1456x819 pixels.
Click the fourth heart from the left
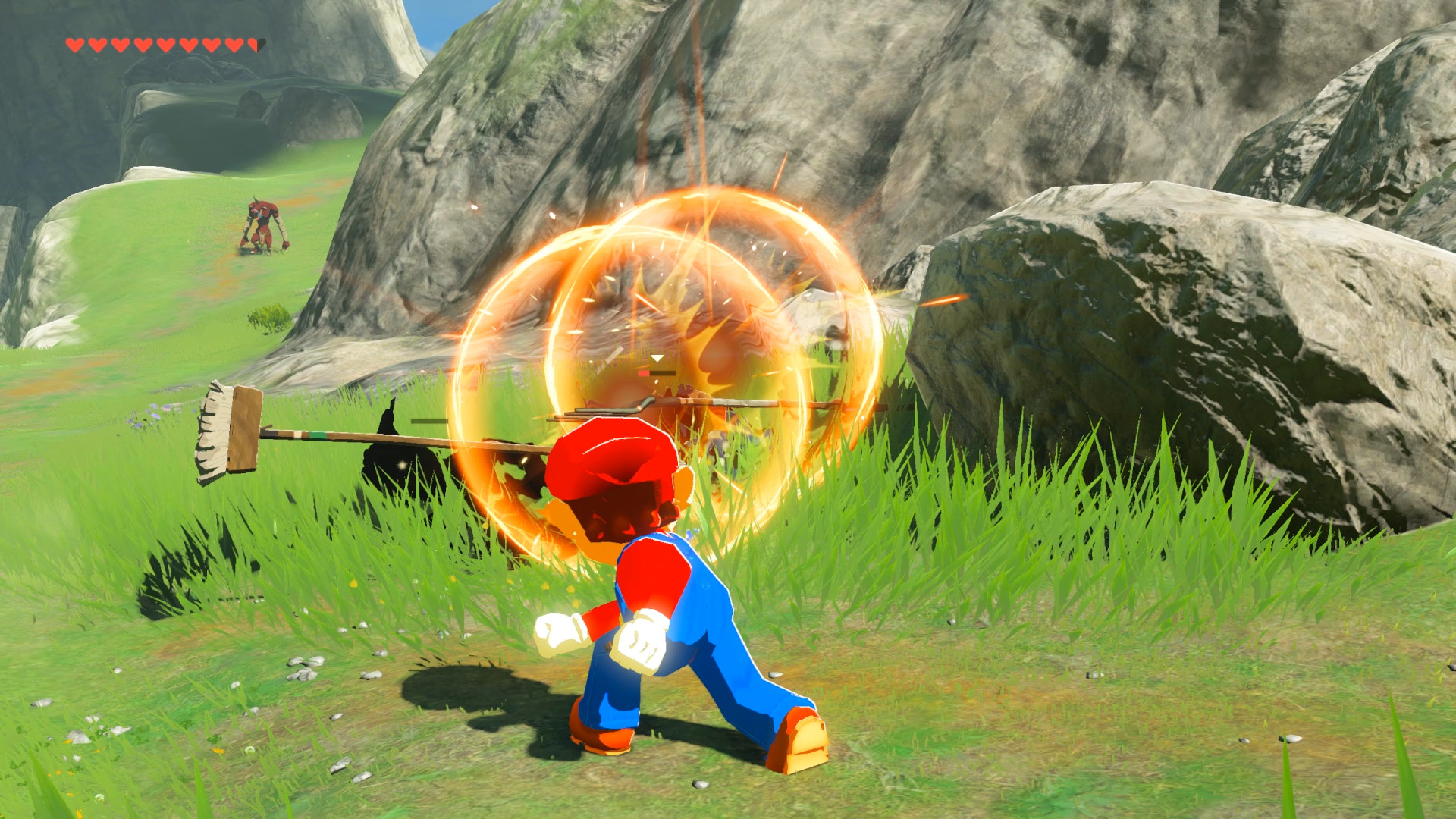pyautogui.click(x=143, y=44)
